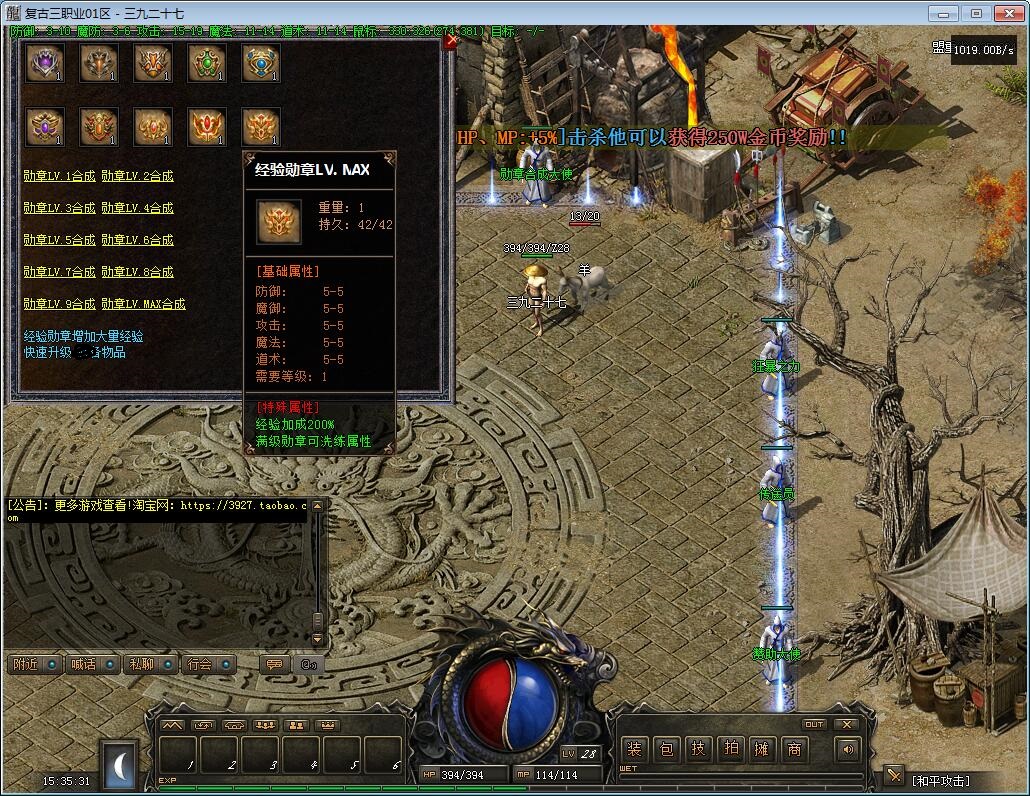Pick the green-gem medal icon

point(207,63)
